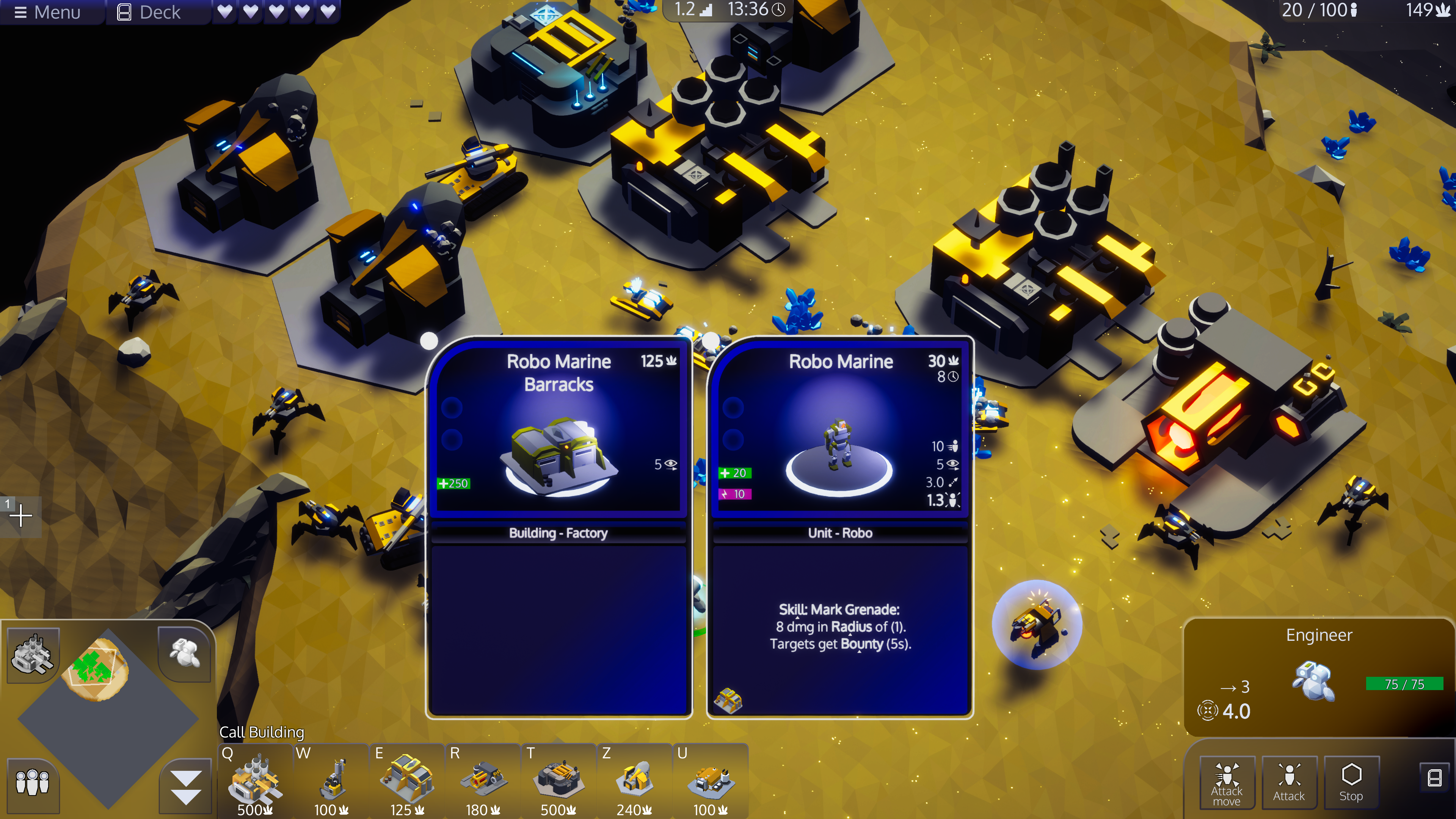Viewport: 1456px width, 819px height.
Task: Open the Deck panel
Action: click(x=149, y=12)
